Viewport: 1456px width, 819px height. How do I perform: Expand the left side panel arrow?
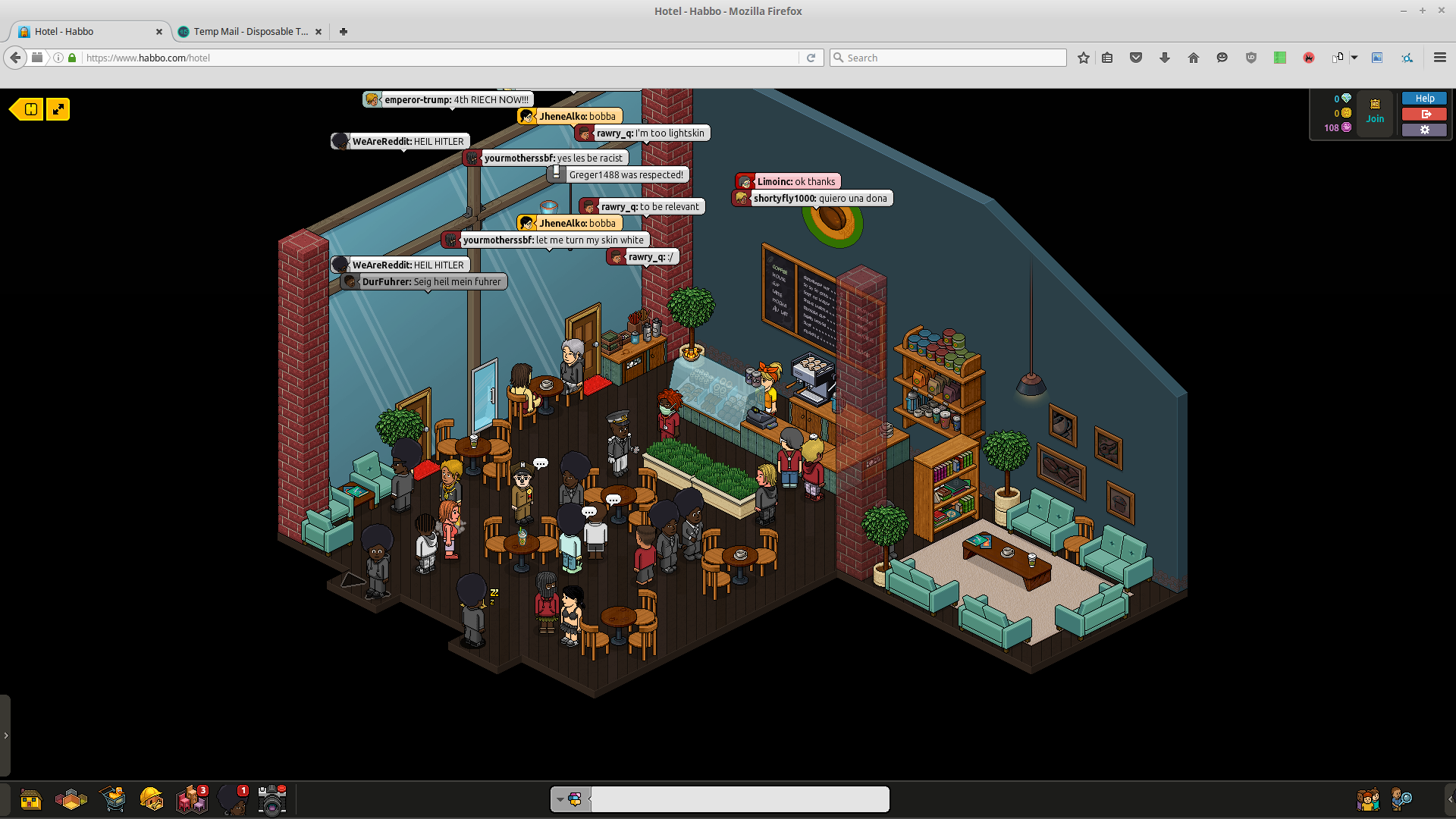coord(5,735)
